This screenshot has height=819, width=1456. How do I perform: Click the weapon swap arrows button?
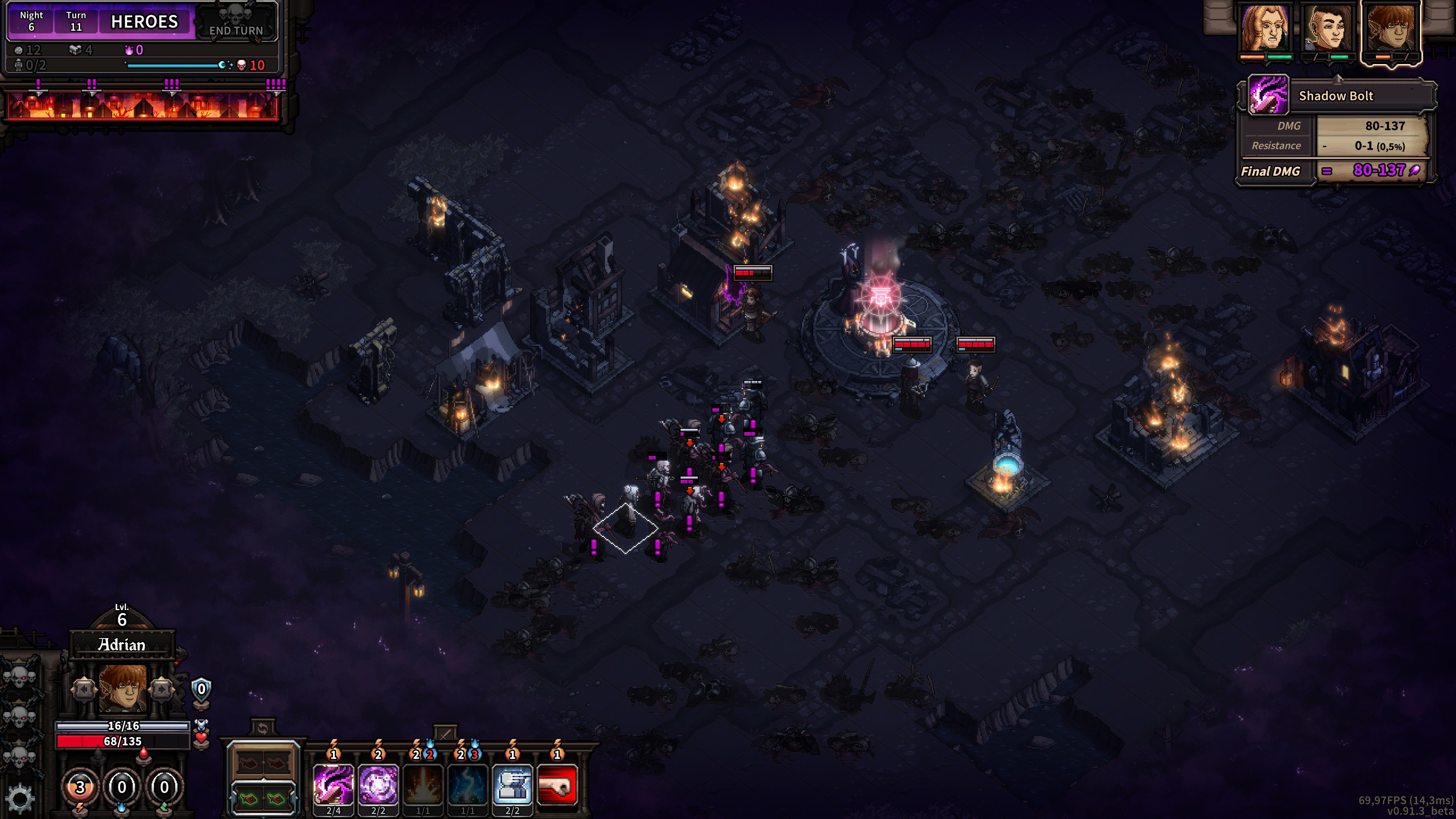click(262, 728)
